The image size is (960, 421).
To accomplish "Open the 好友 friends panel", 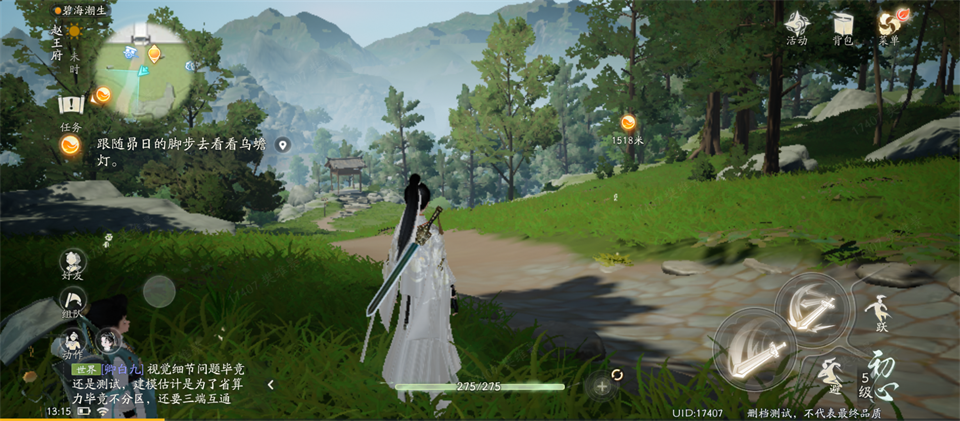I will click(72, 263).
